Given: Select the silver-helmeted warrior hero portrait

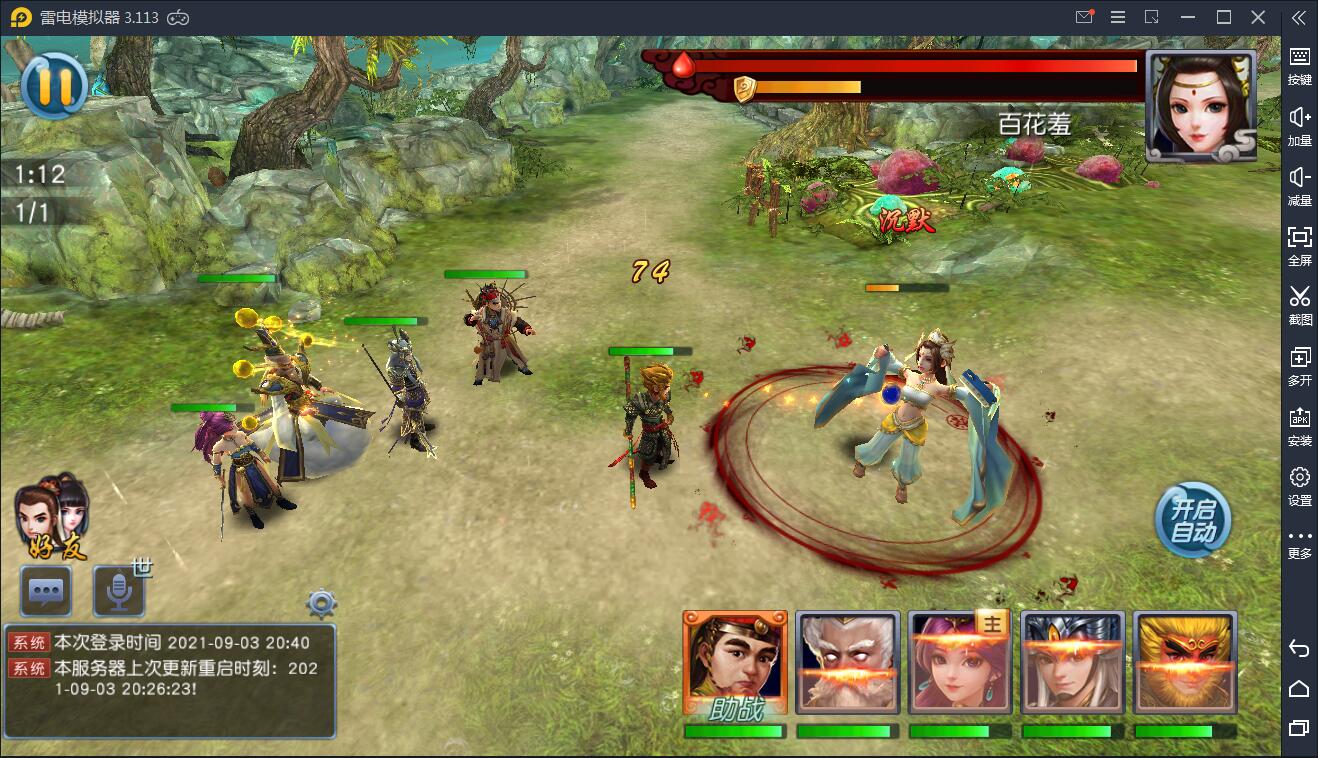Looking at the screenshot, I should 1073,664.
